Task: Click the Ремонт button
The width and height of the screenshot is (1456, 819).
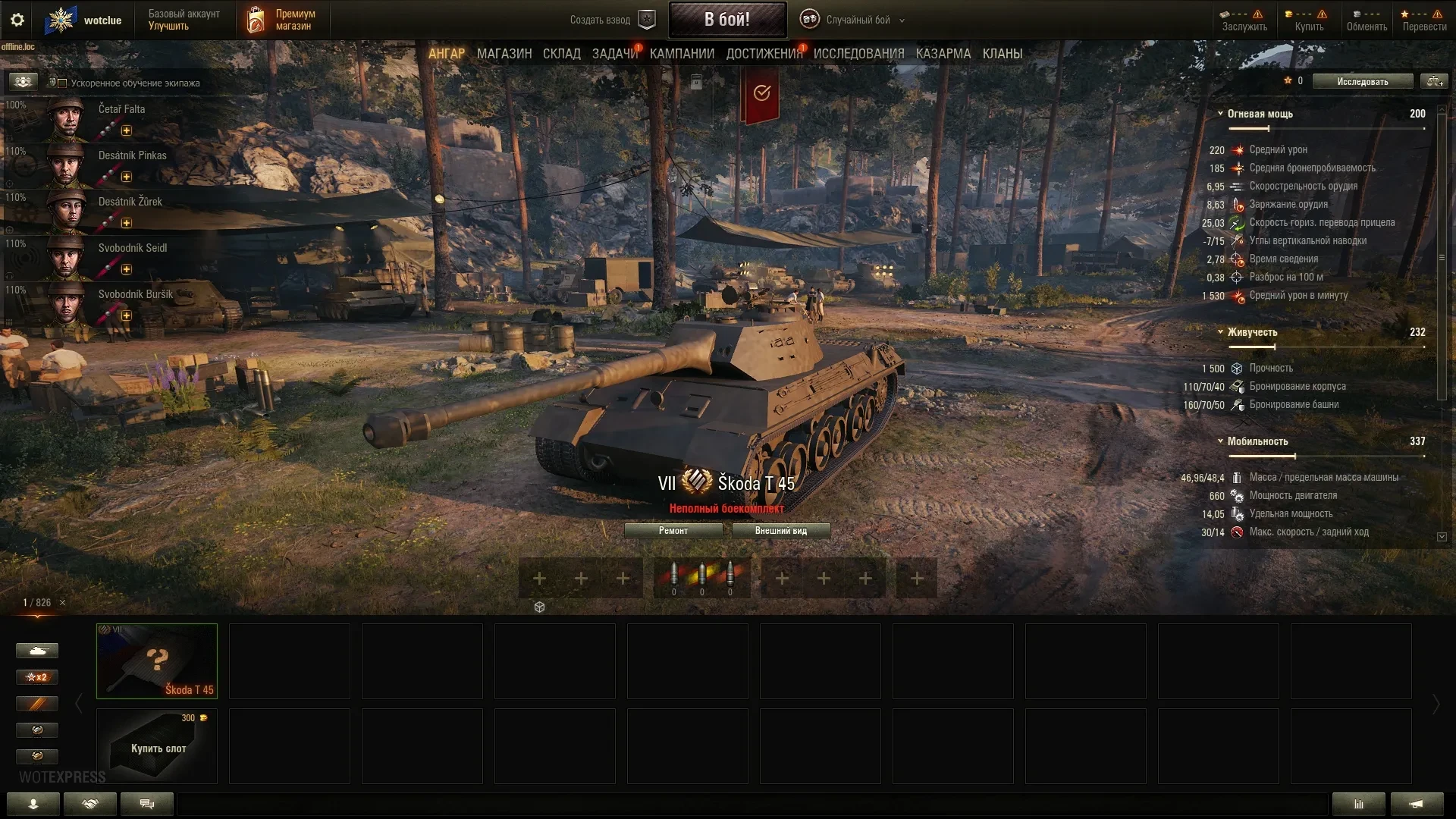Action: tap(673, 531)
